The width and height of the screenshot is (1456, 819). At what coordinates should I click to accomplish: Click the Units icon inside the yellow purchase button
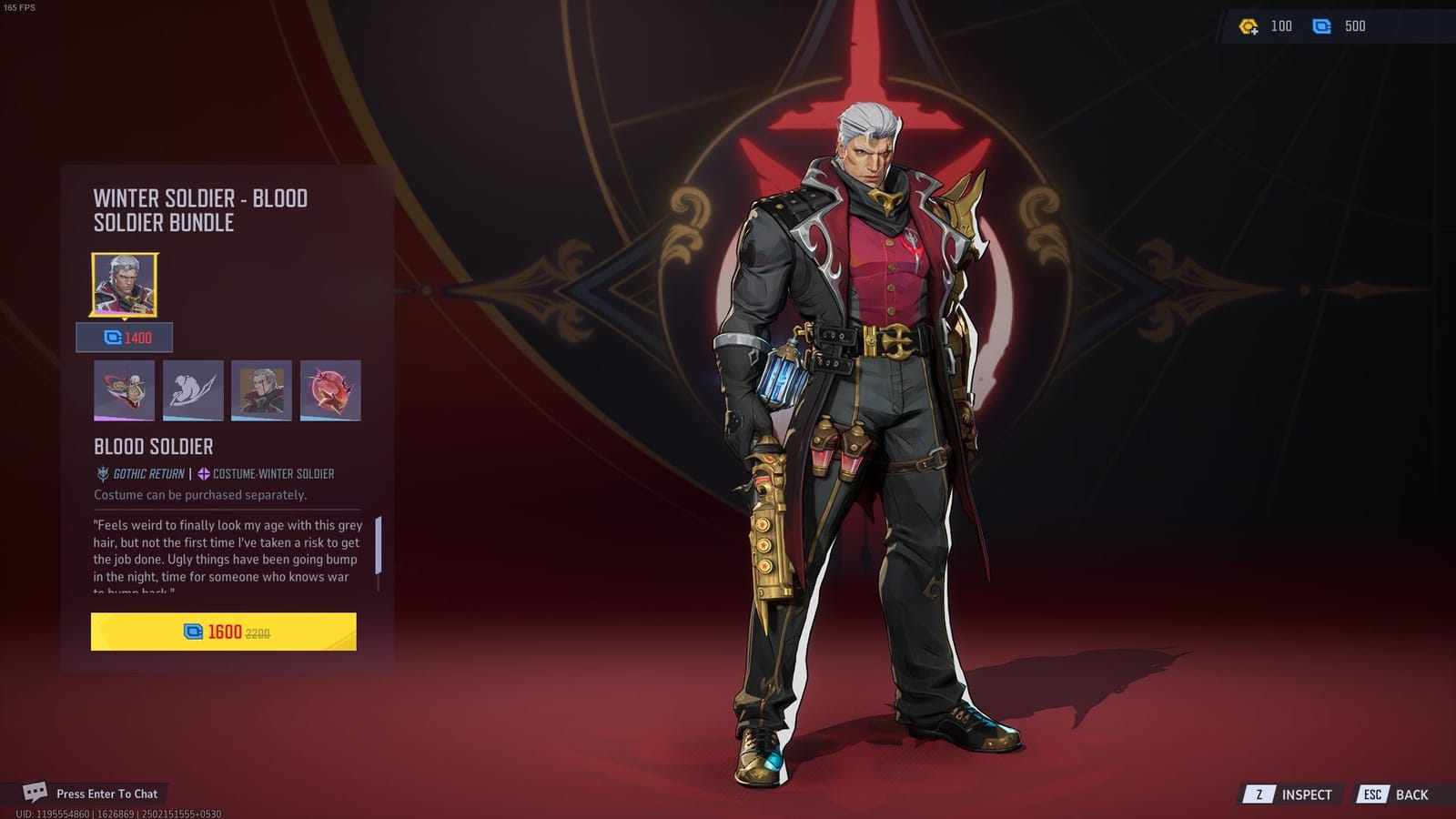192,630
